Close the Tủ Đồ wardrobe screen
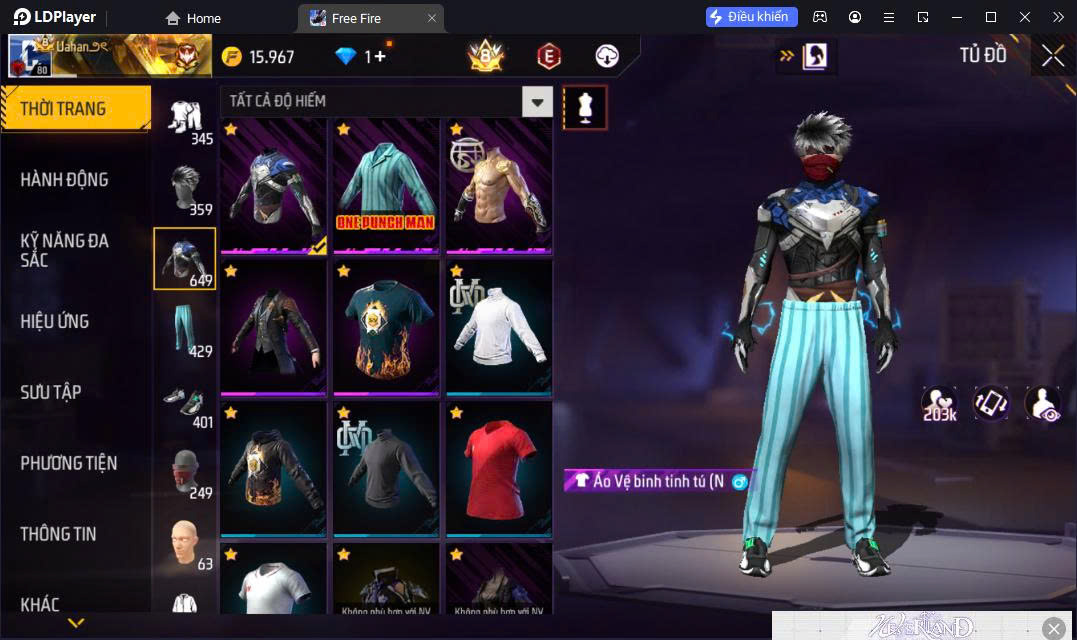Viewport: 1077px width, 640px height. pyautogui.click(x=1052, y=56)
